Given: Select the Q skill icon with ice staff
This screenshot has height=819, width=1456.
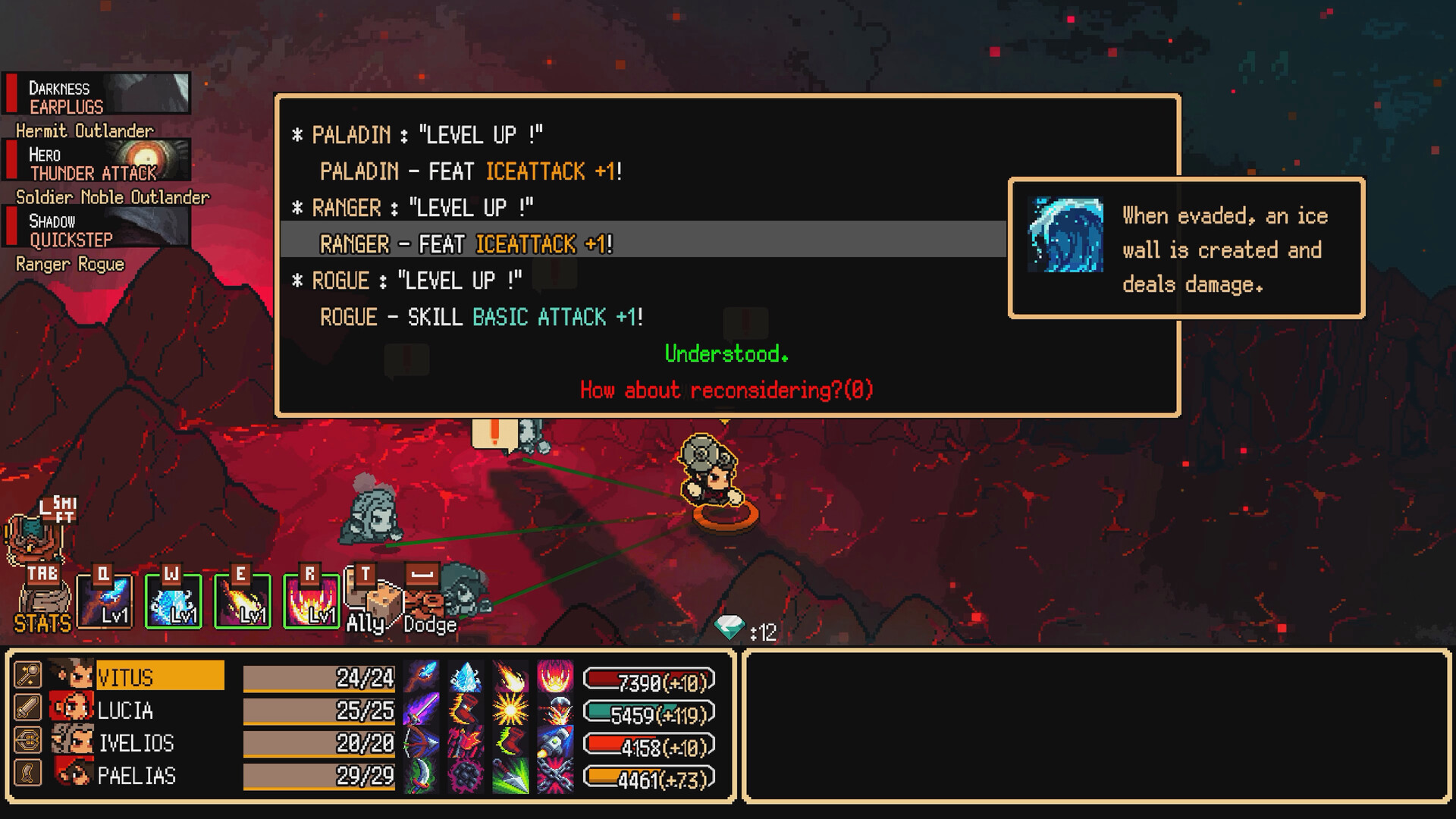Looking at the screenshot, I should coord(102,601).
